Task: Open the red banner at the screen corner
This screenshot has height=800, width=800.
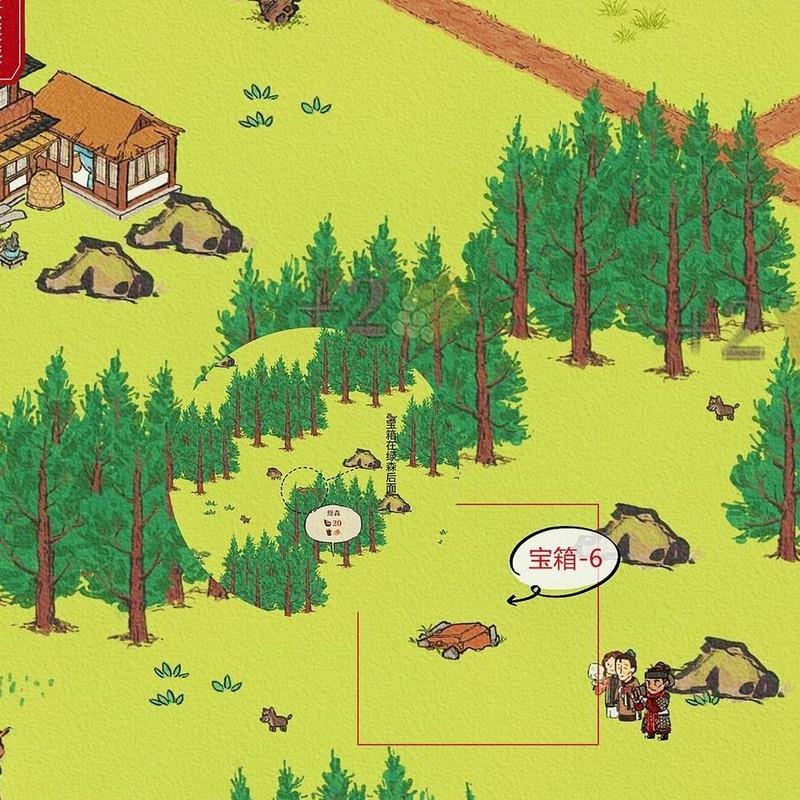Action: (9, 38)
